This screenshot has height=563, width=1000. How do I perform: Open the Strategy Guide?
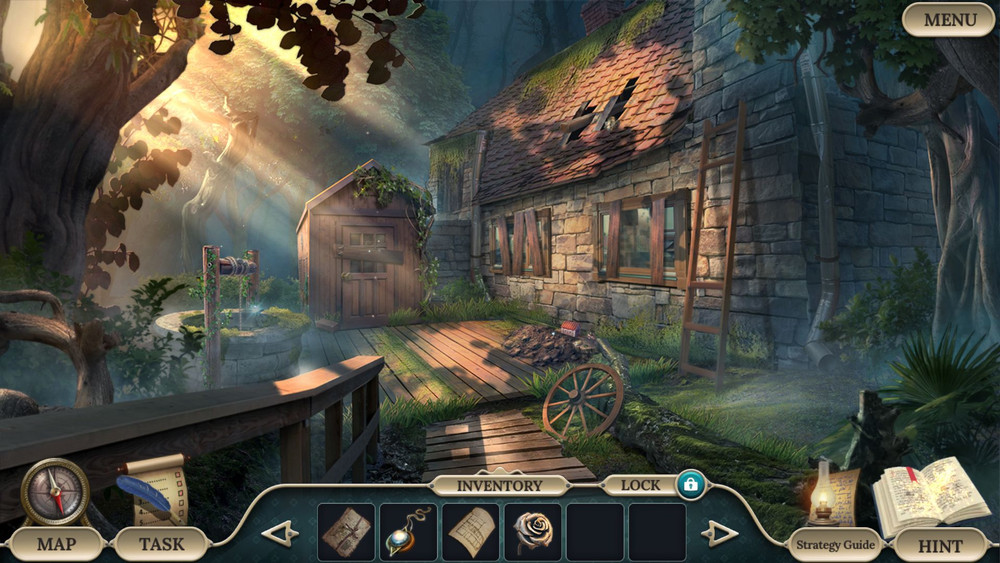point(834,545)
